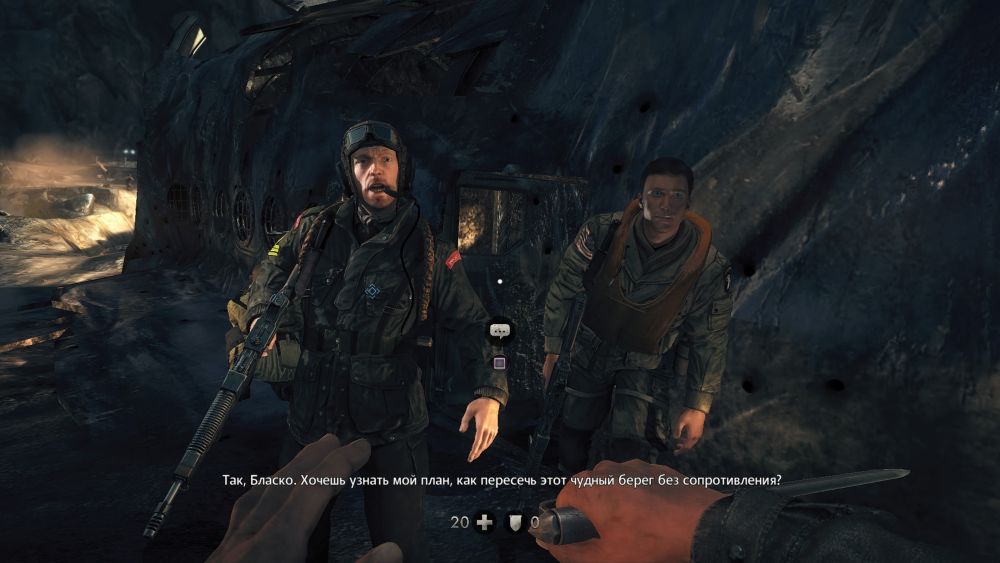
Task: Click the speech bubble talk icon
Action: 499,330
